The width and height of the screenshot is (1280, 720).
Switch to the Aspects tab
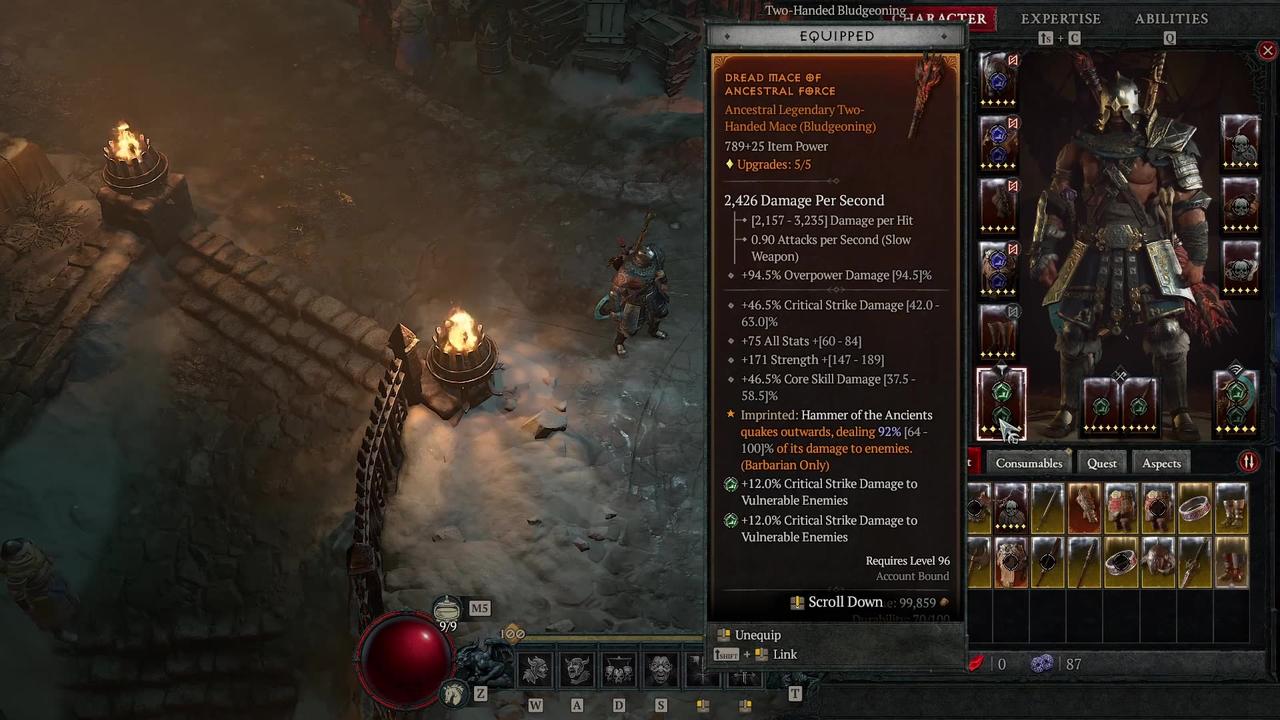coord(1161,463)
